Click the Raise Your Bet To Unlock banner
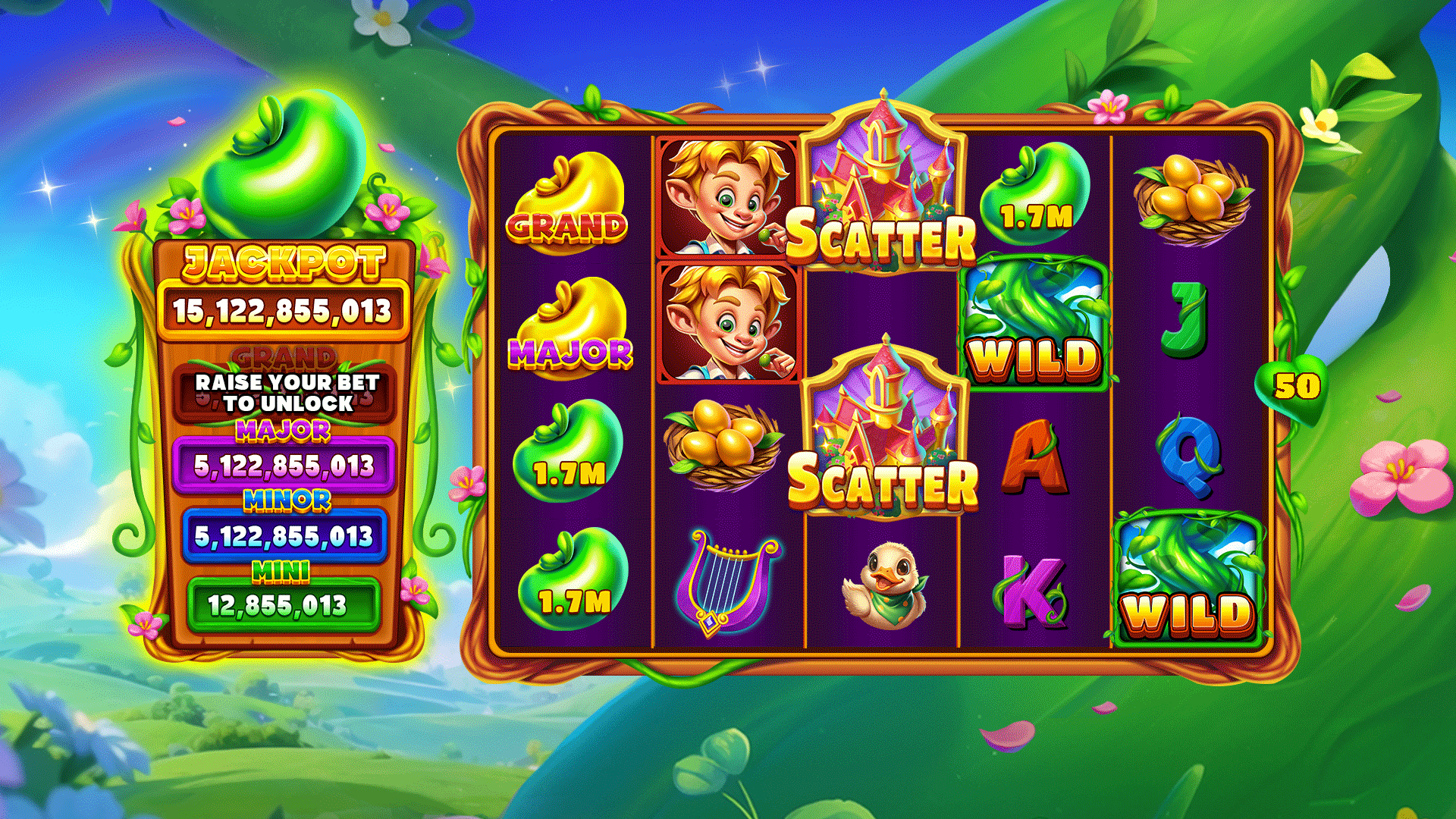The height and width of the screenshot is (819, 1456). click(286, 393)
